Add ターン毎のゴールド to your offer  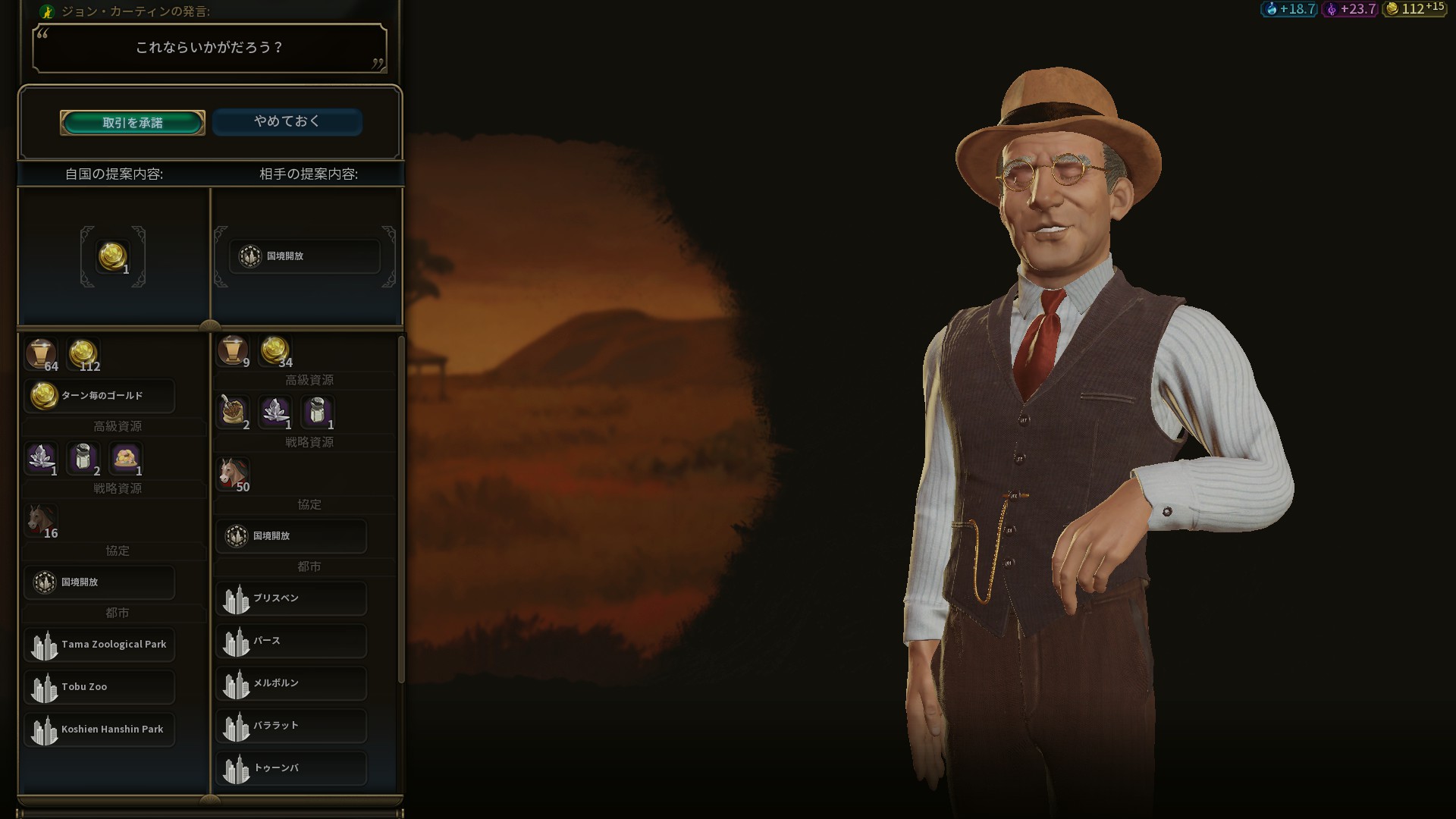click(x=99, y=396)
